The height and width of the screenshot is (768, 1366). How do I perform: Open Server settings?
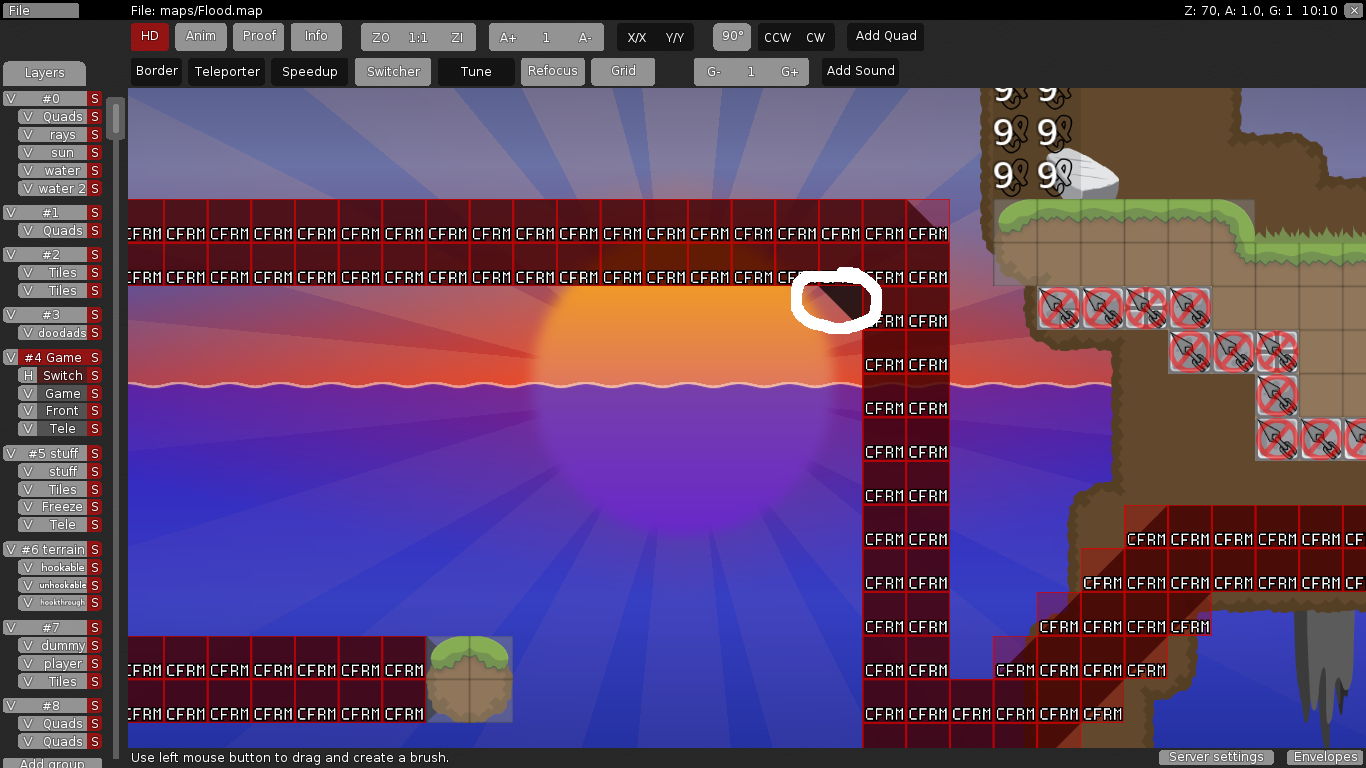click(x=1216, y=757)
